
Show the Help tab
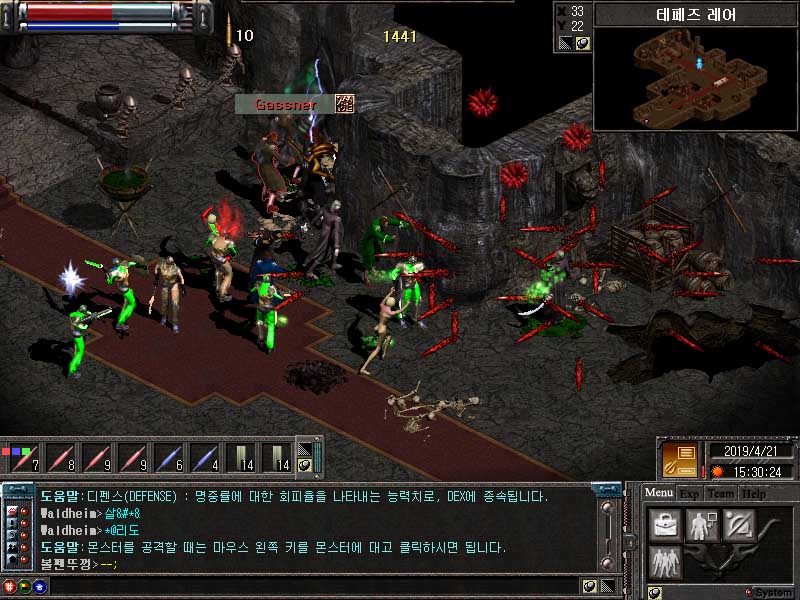(754, 493)
